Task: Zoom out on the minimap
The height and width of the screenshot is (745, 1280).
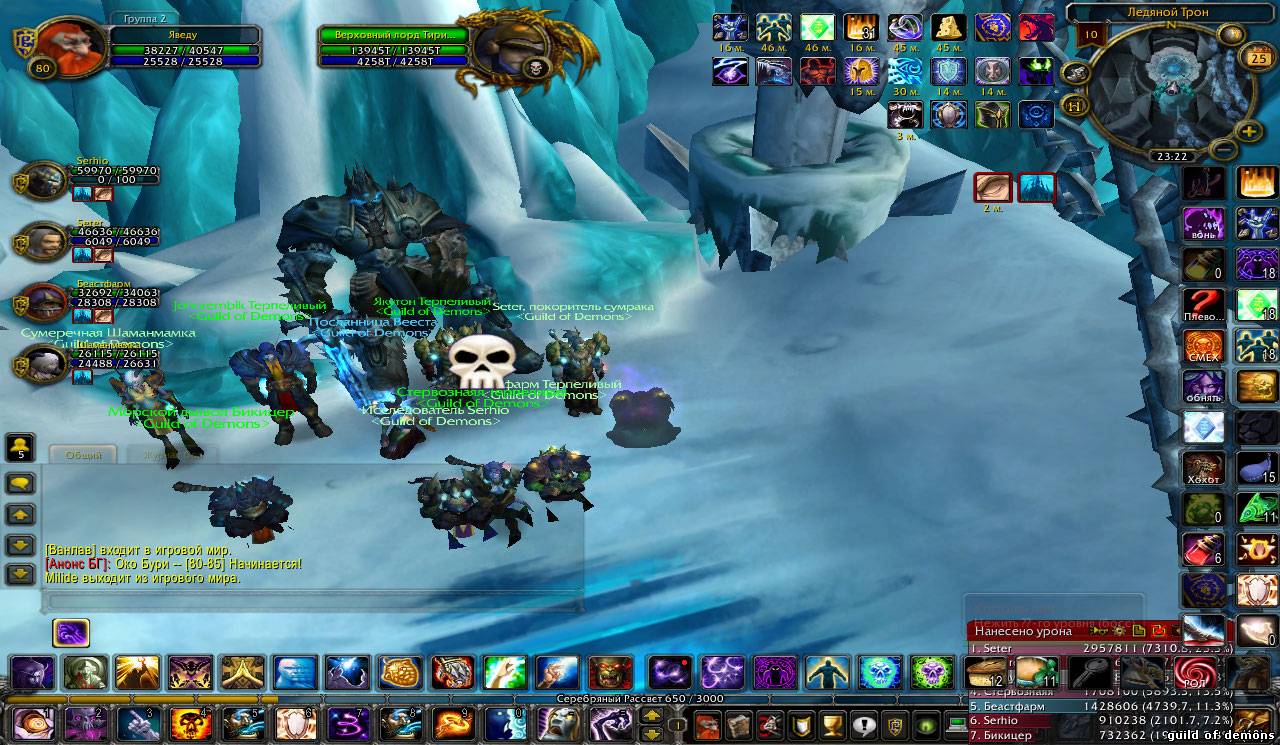Action: click(1222, 149)
